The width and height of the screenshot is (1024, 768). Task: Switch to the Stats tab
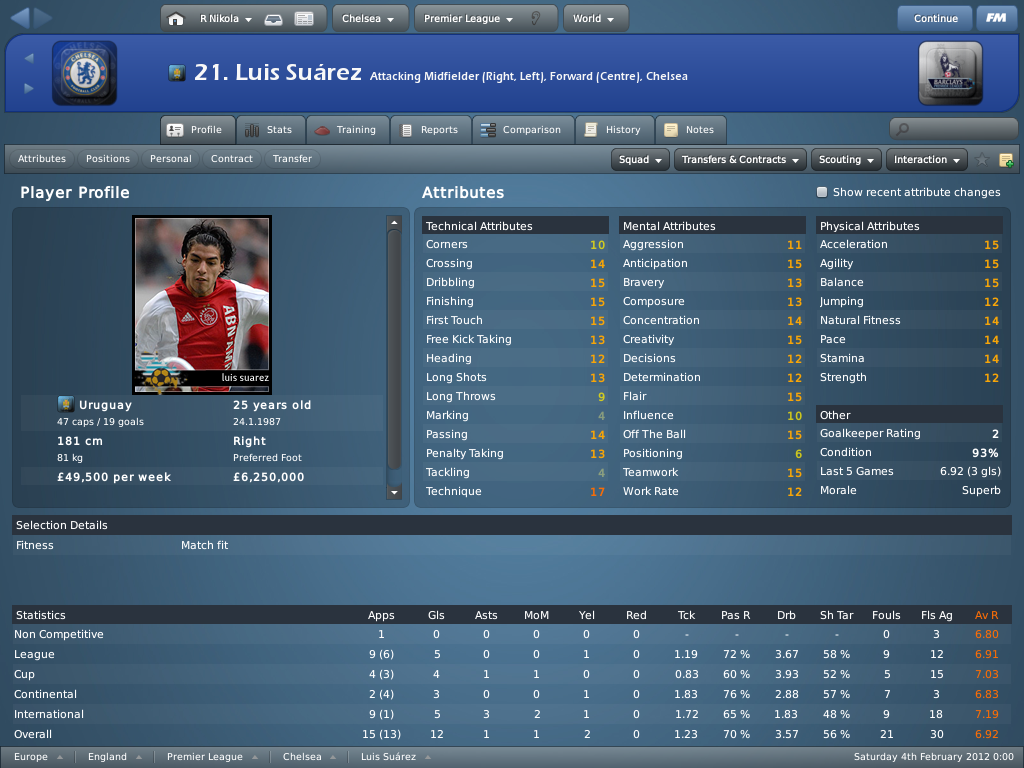[x=269, y=130]
